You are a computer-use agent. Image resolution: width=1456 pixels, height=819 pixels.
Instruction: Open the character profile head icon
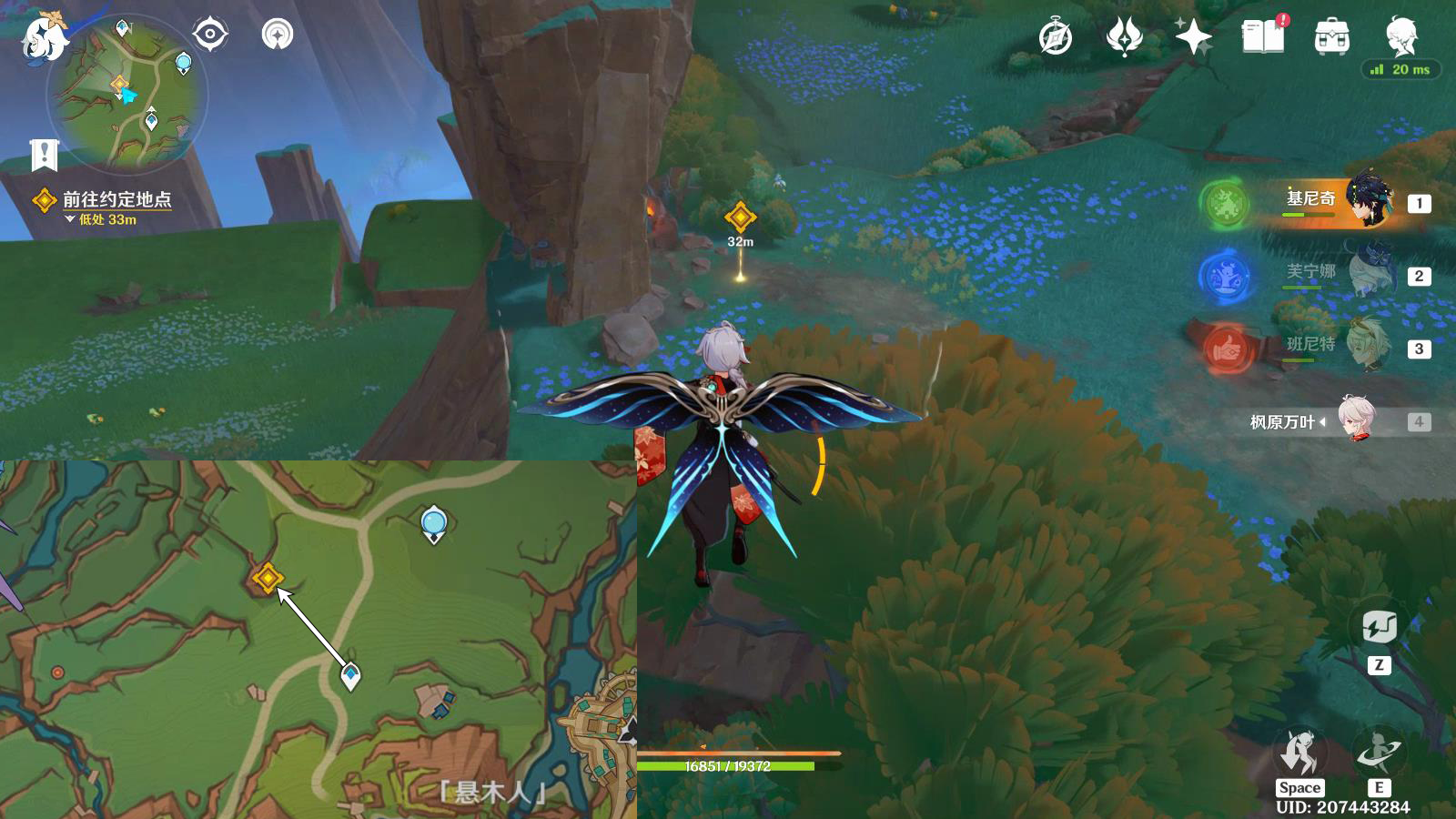coord(1401,35)
